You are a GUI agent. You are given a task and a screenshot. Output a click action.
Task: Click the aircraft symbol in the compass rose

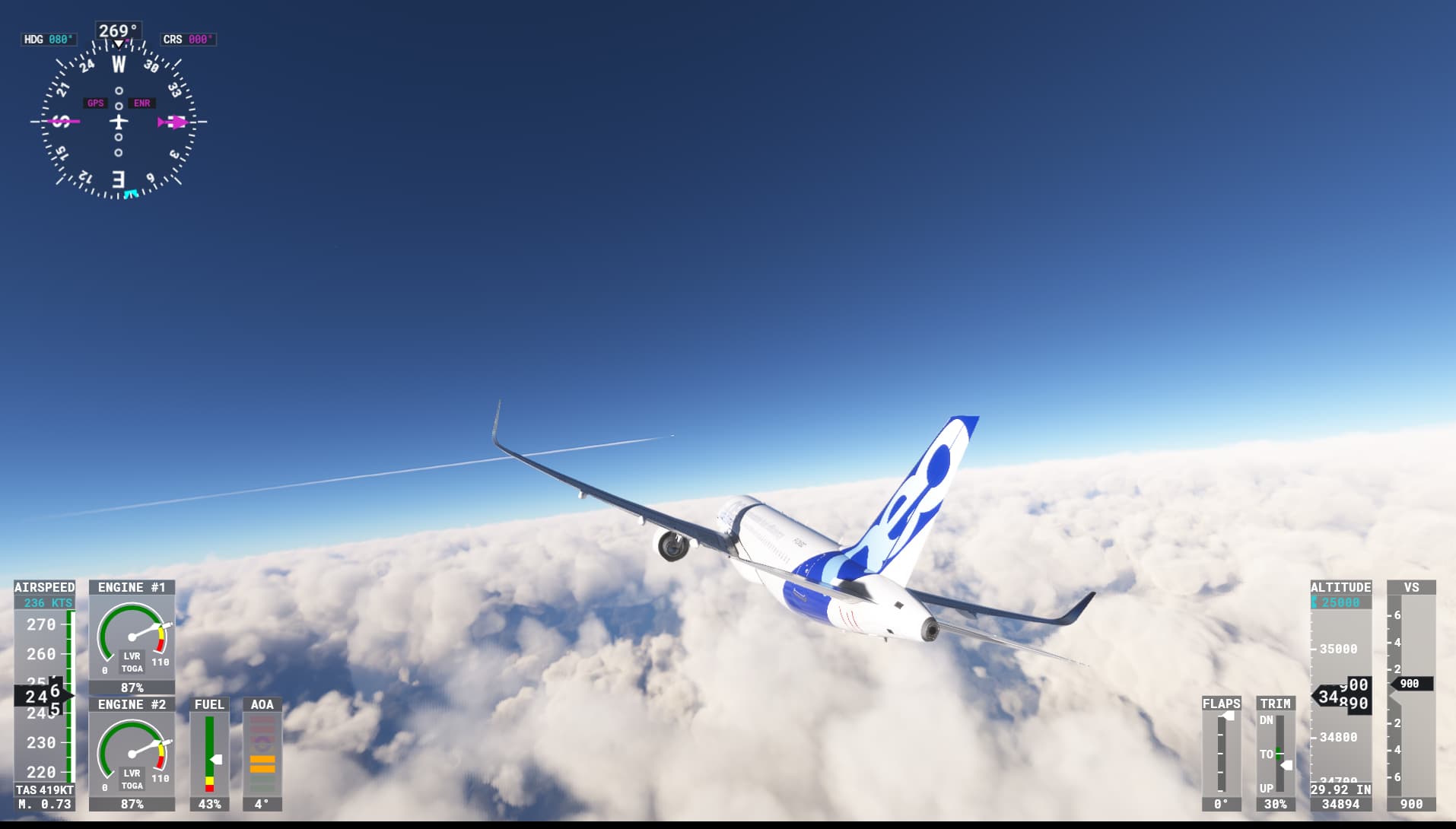(118, 122)
